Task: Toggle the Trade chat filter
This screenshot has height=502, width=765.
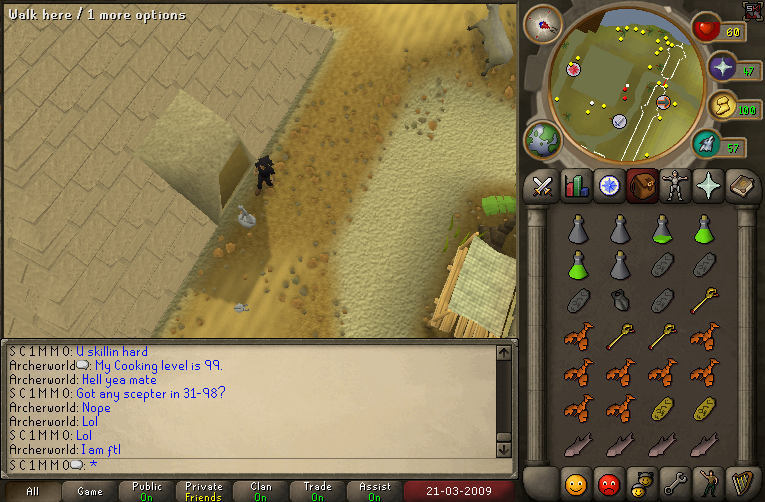Action: 317,491
